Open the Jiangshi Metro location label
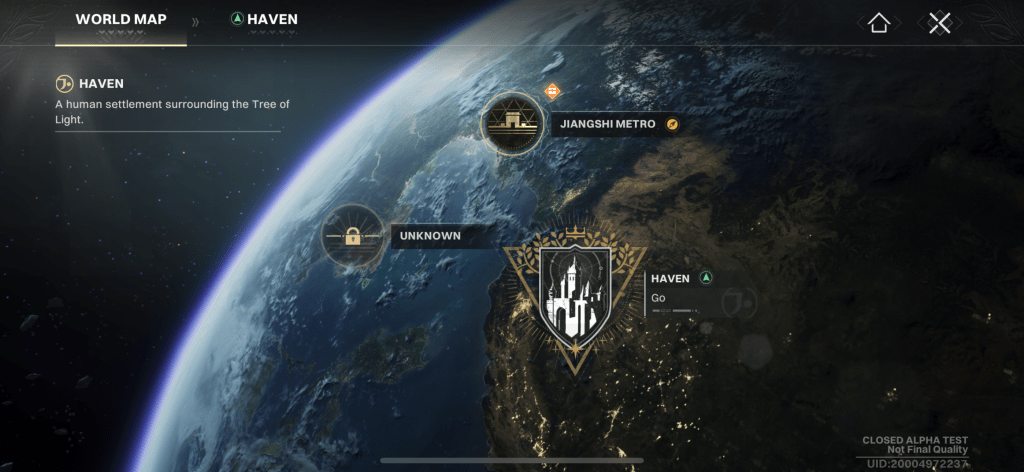Image resolution: width=1024 pixels, height=472 pixels. pos(608,124)
